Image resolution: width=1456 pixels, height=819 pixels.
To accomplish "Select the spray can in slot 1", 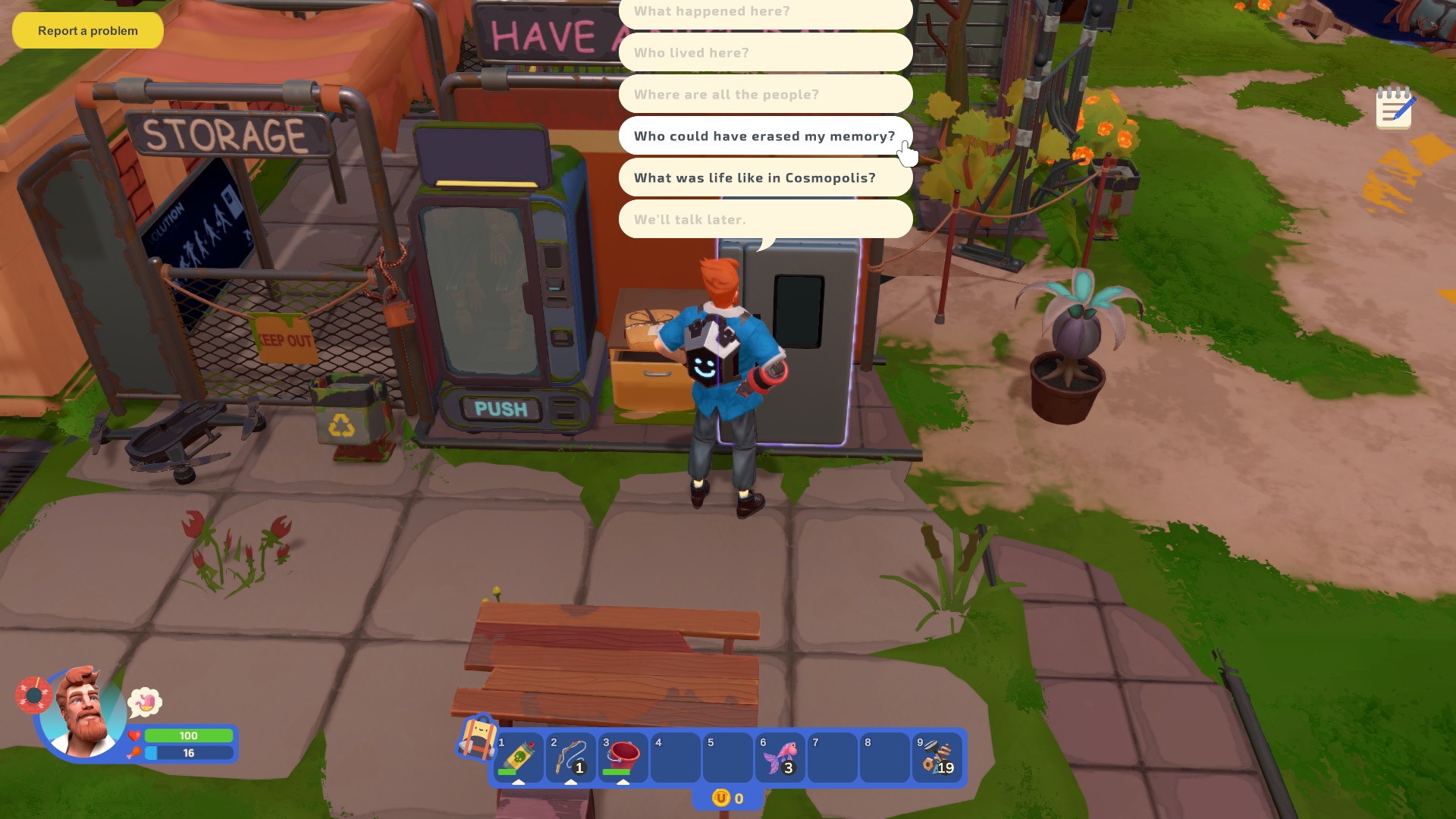I will [519, 758].
